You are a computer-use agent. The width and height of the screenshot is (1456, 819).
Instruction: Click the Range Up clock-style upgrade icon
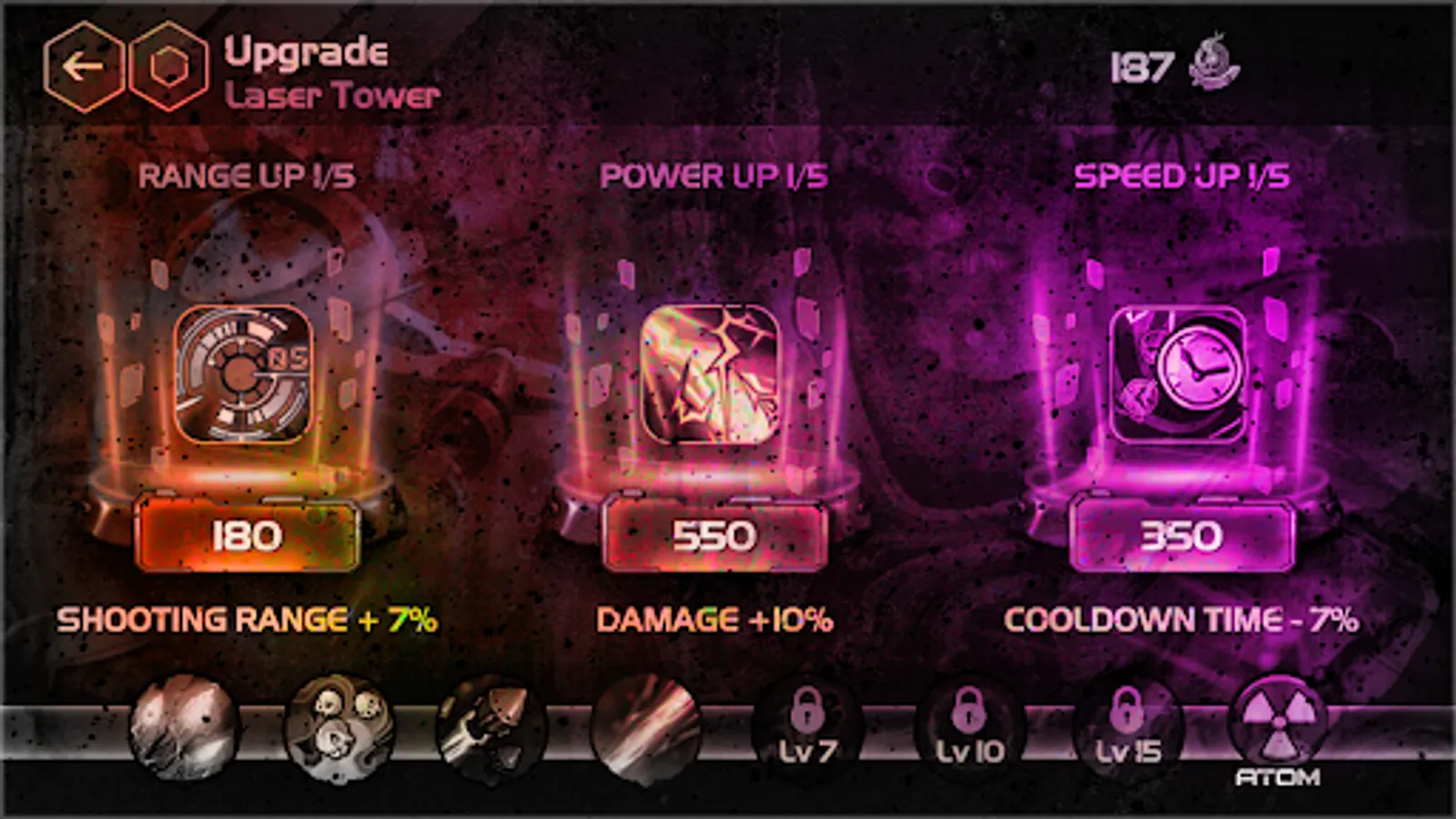pyautogui.click(x=244, y=373)
